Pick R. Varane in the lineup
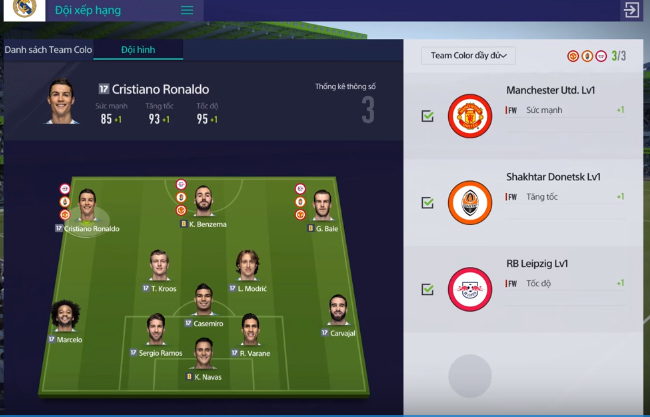Image resolution: width=650 pixels, height=417 pixels. point(249,330)
